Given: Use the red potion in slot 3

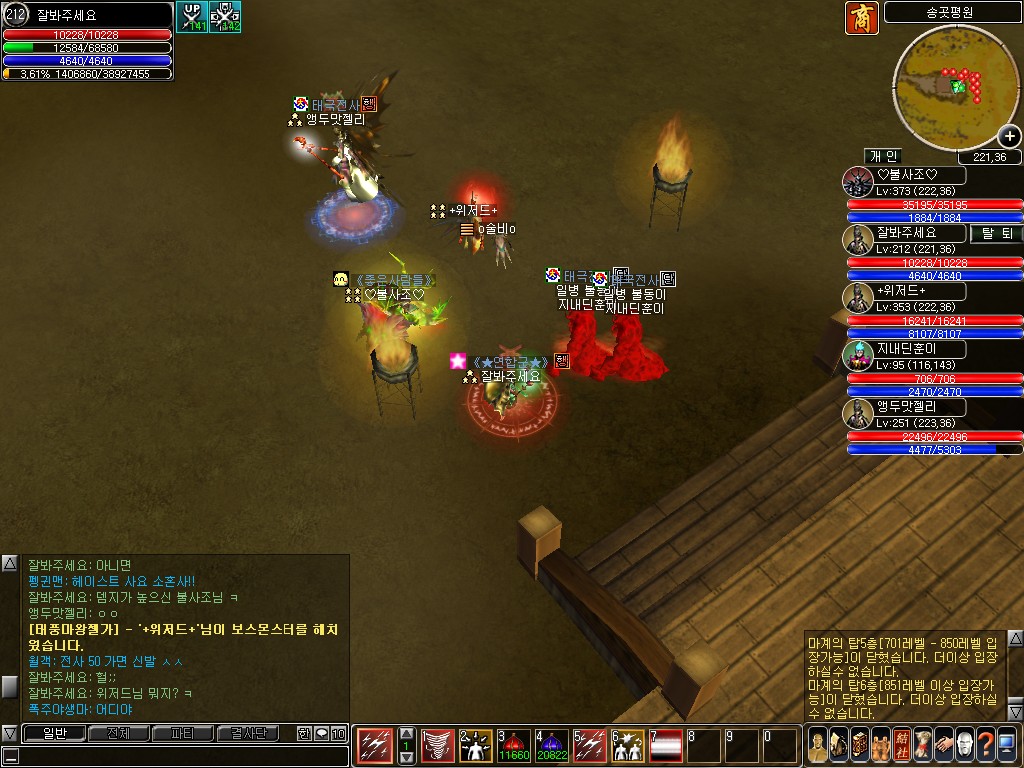Looking at the screenshot, I should tap(513, 745).
